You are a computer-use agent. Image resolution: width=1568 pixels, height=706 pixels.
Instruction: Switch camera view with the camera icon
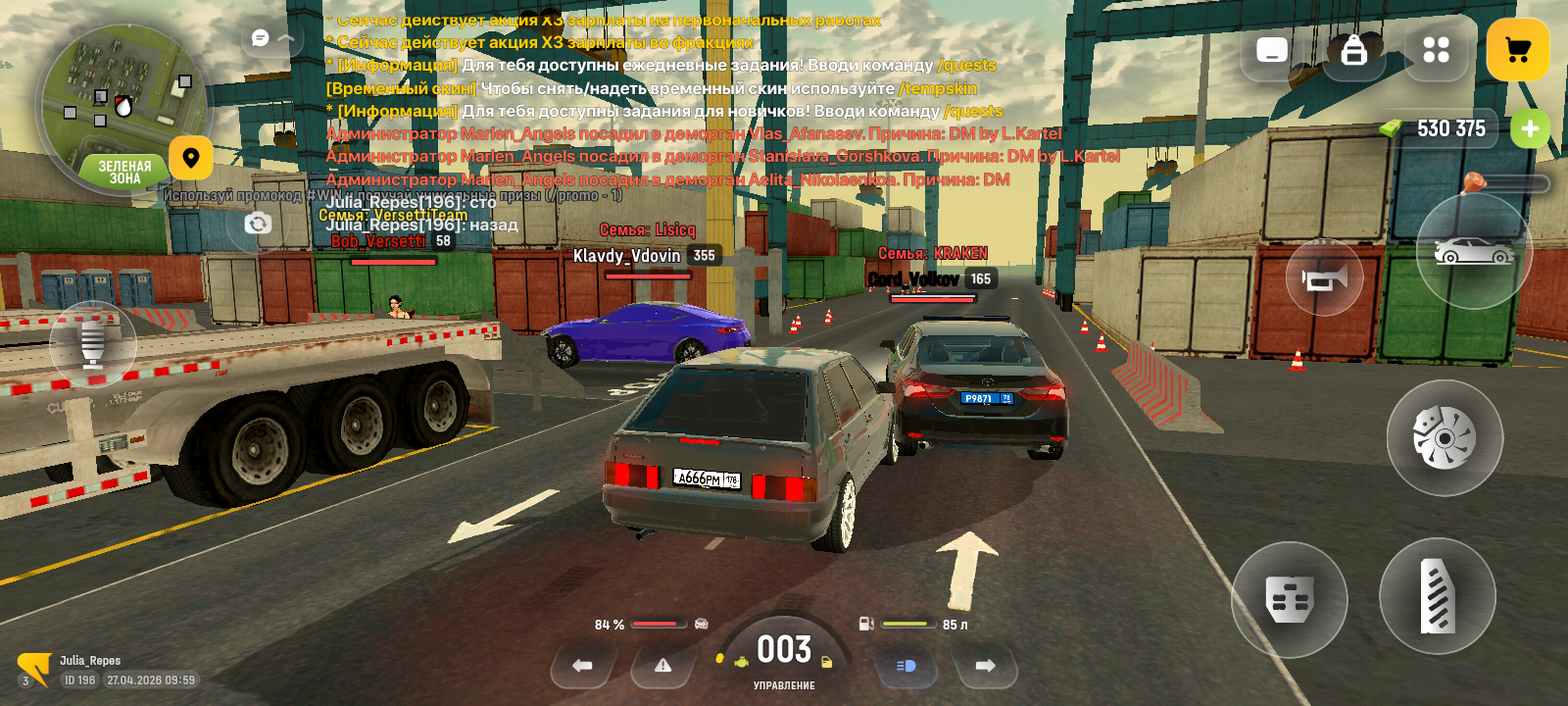point(258,224)
